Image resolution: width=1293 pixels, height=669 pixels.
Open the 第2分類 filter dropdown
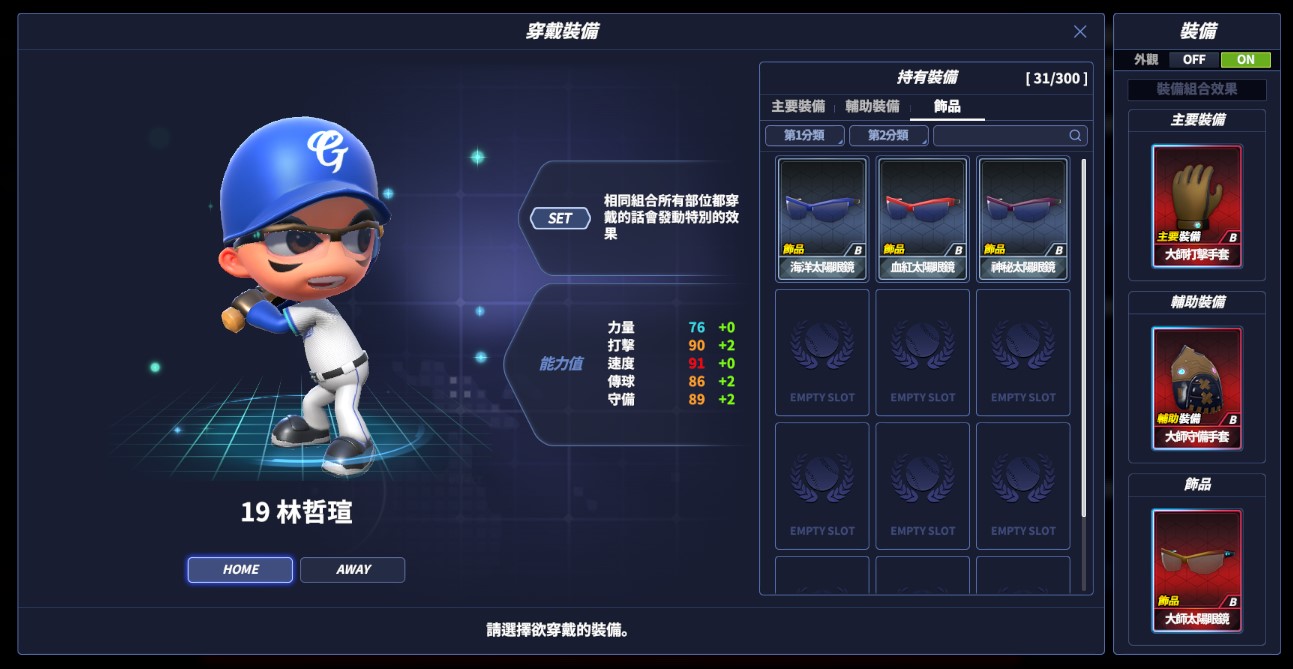coord(889,136)
